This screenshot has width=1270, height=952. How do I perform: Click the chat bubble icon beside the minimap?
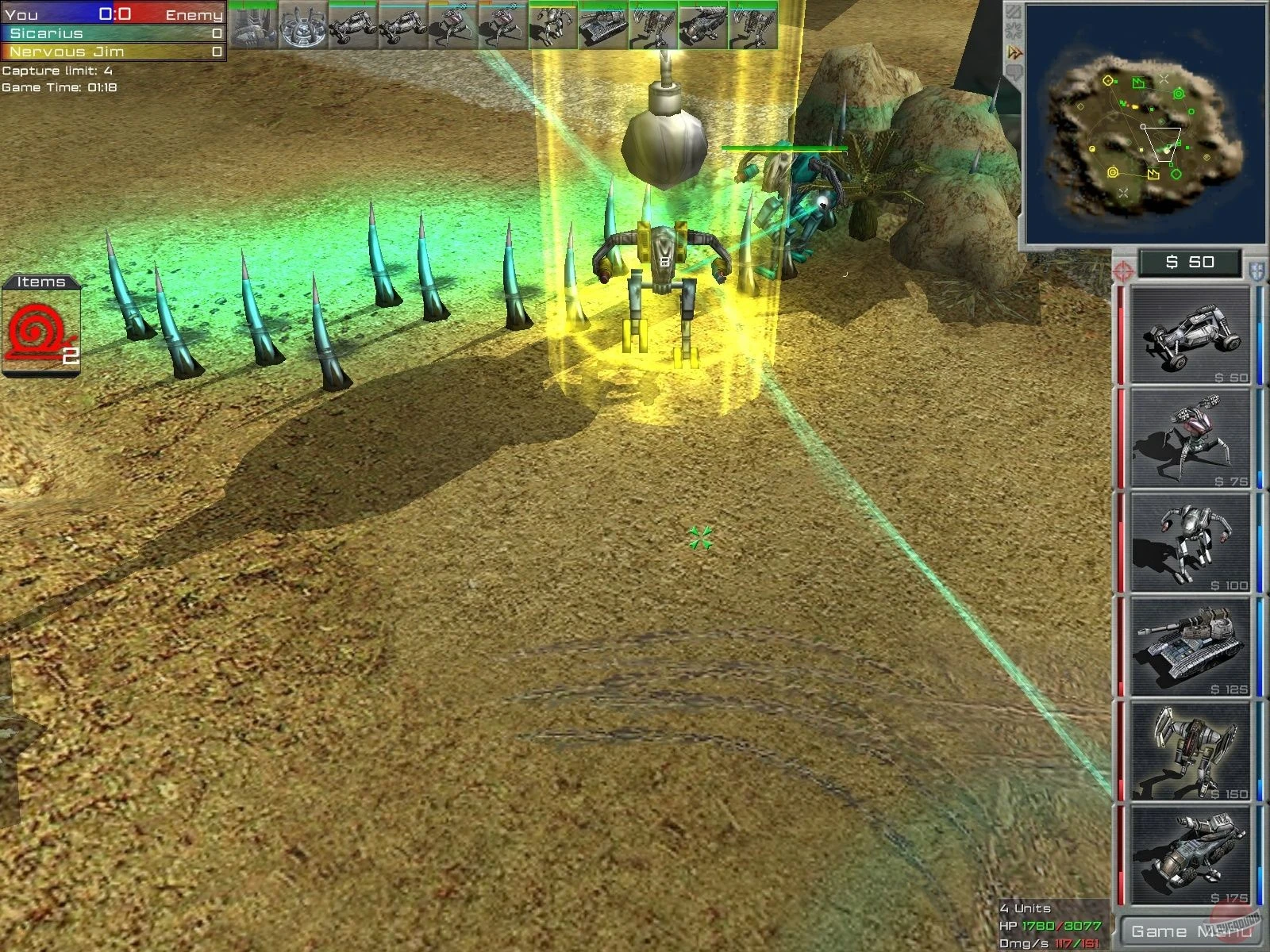tap(1014, 69)
